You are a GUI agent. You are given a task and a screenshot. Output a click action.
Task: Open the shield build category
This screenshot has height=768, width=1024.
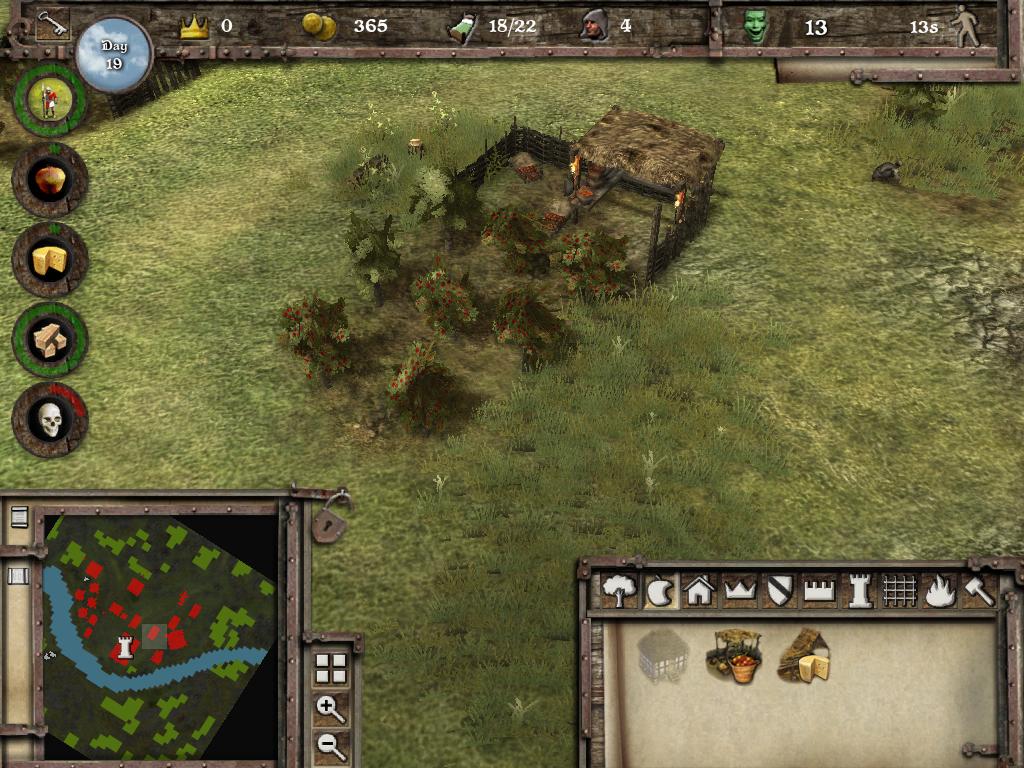tap(779, 591)
